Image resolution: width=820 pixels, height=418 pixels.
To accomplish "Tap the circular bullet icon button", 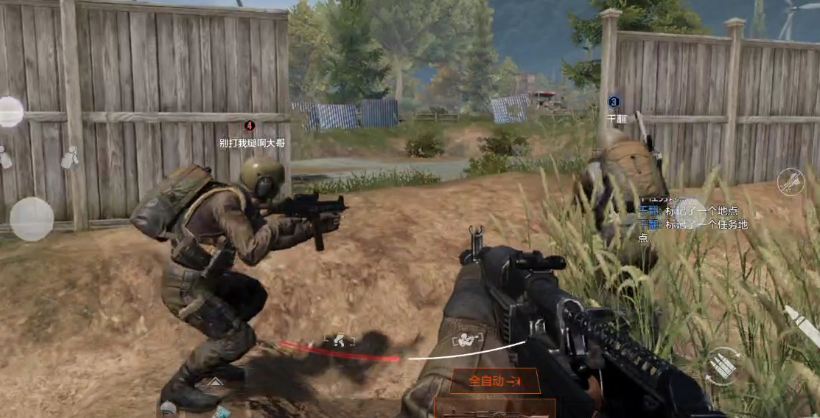I will coord(791,181).
